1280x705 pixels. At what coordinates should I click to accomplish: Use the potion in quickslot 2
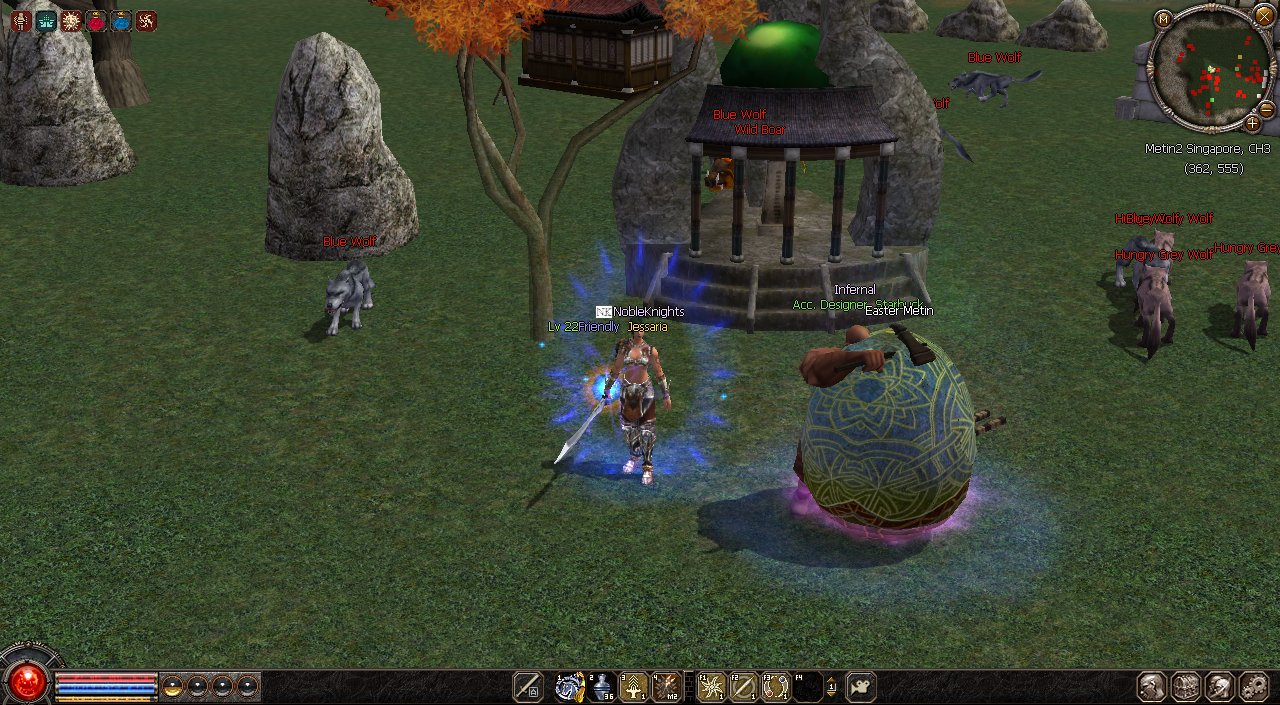(603, 687)
